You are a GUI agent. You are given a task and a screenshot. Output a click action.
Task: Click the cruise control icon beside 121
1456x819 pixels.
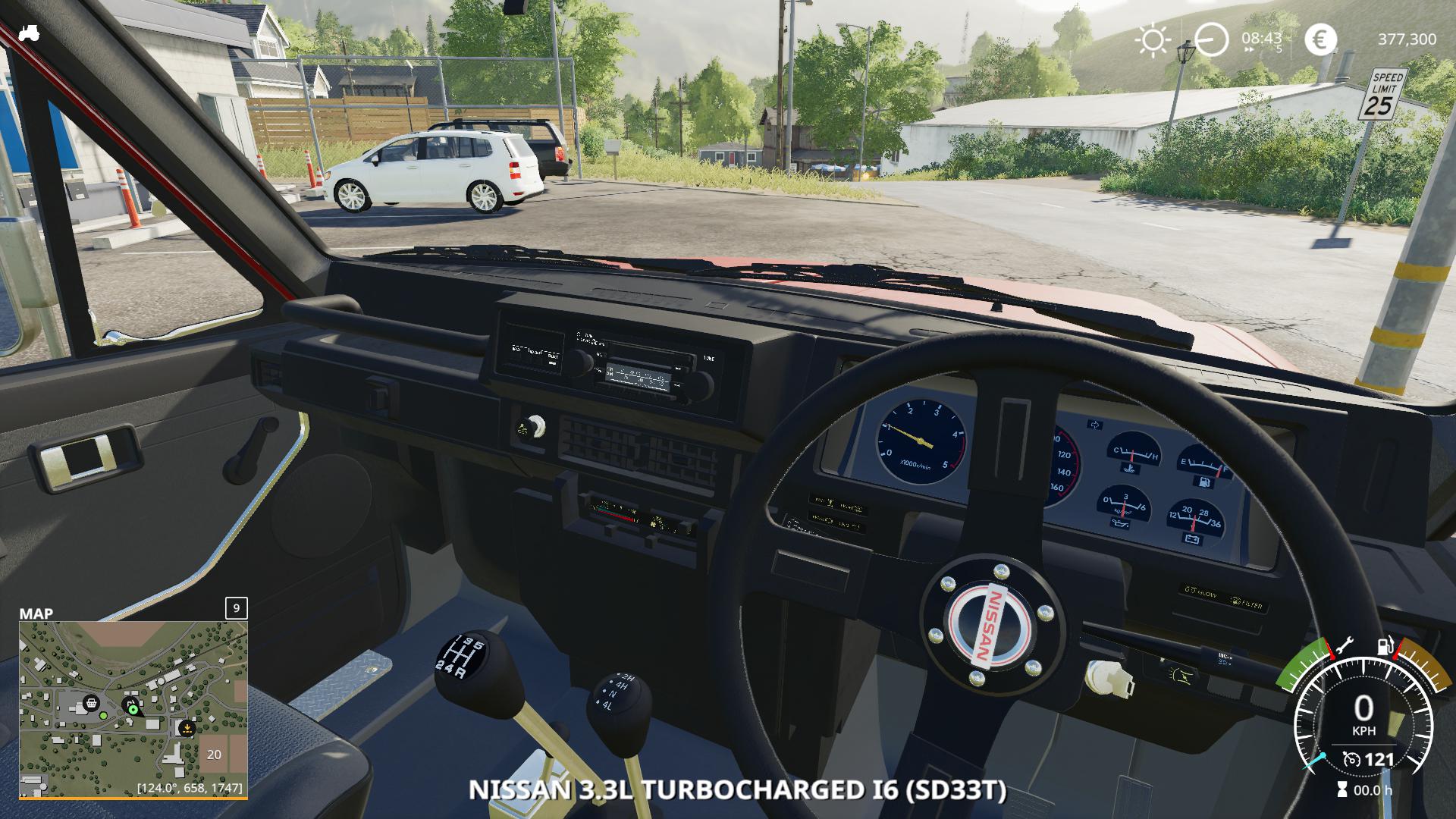(x=1351, y=759)
